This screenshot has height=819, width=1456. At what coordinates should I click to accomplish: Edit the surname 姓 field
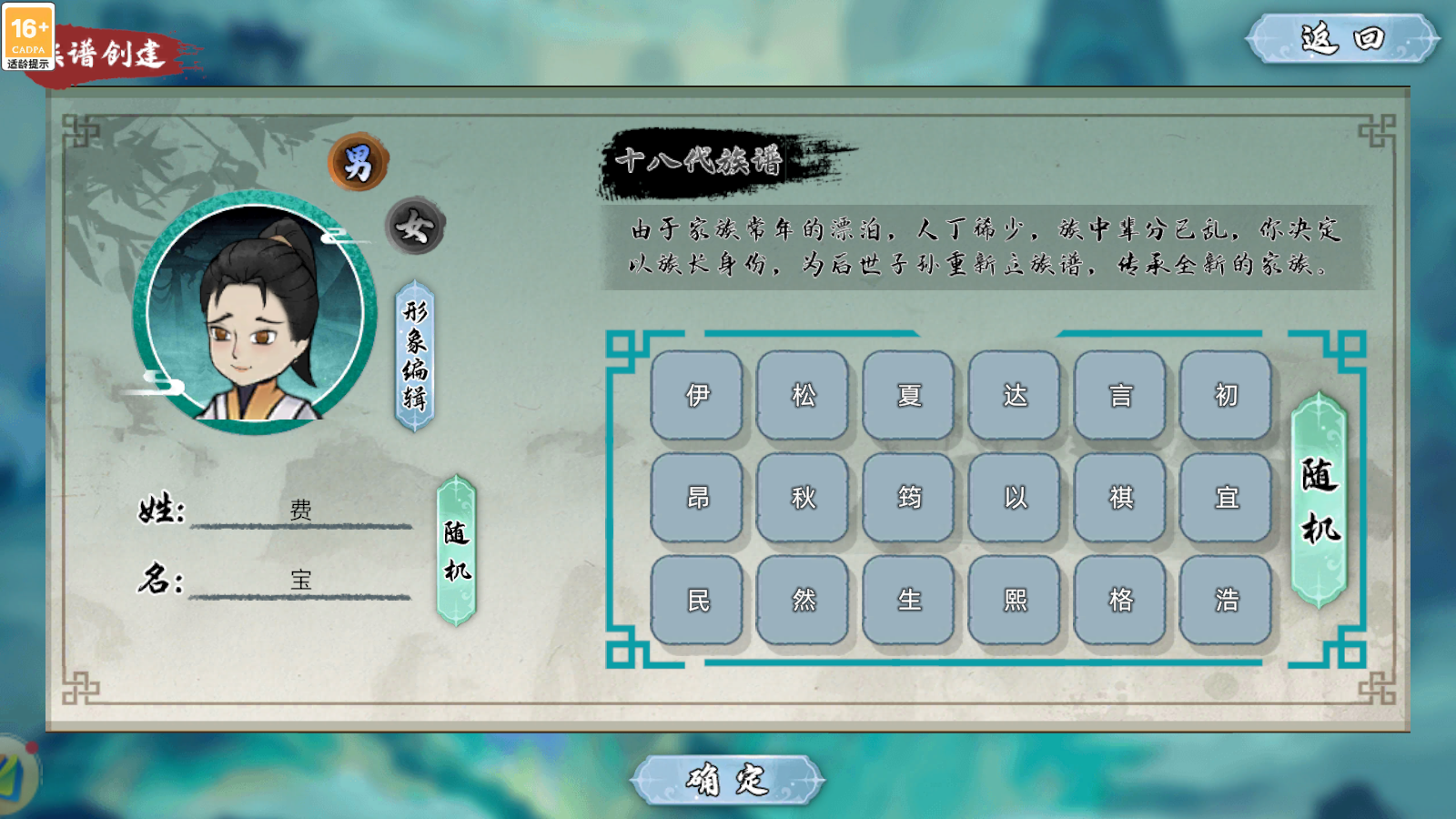301,511
